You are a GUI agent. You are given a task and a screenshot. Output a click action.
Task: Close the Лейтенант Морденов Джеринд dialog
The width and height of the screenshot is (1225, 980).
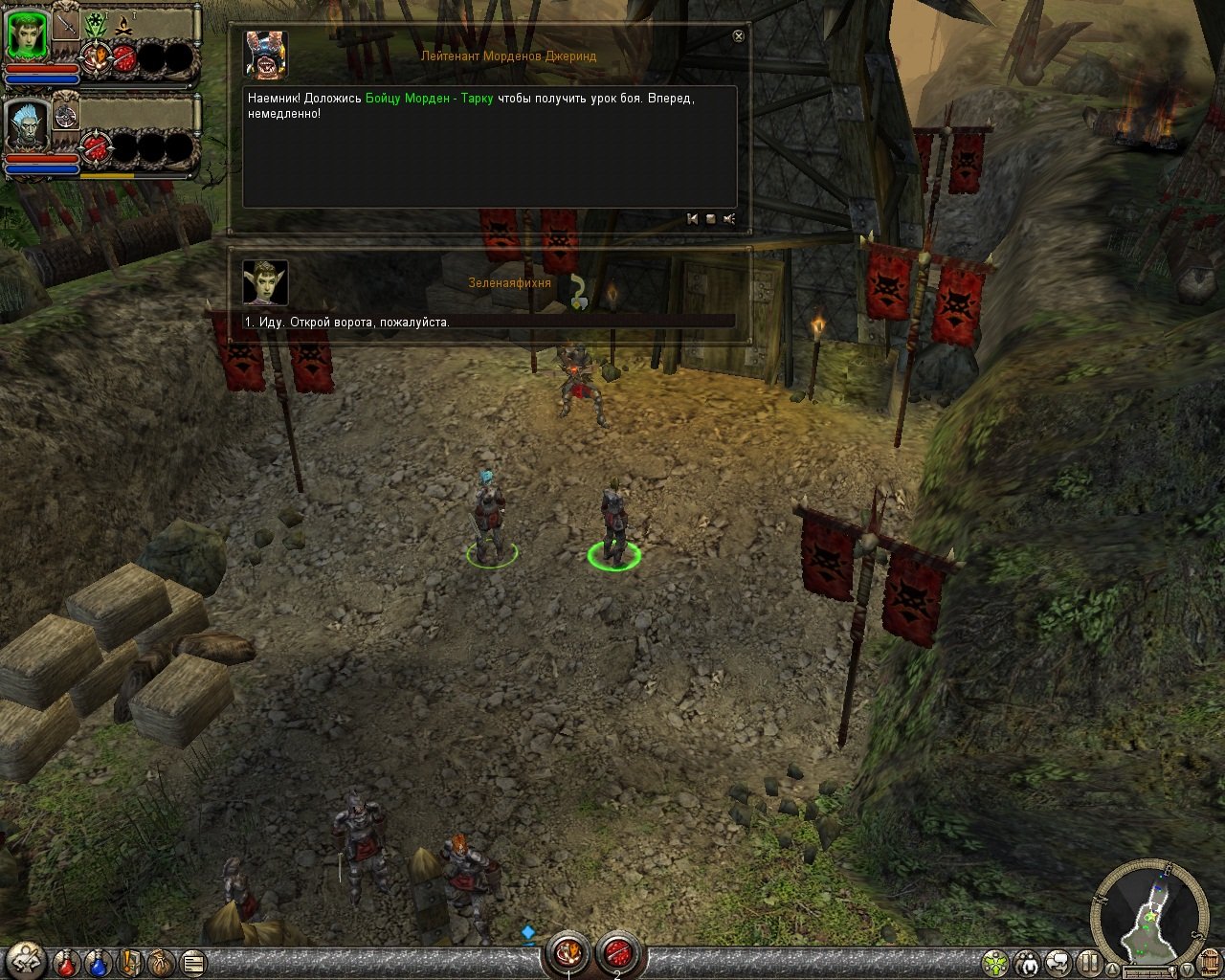coord(737,35)
